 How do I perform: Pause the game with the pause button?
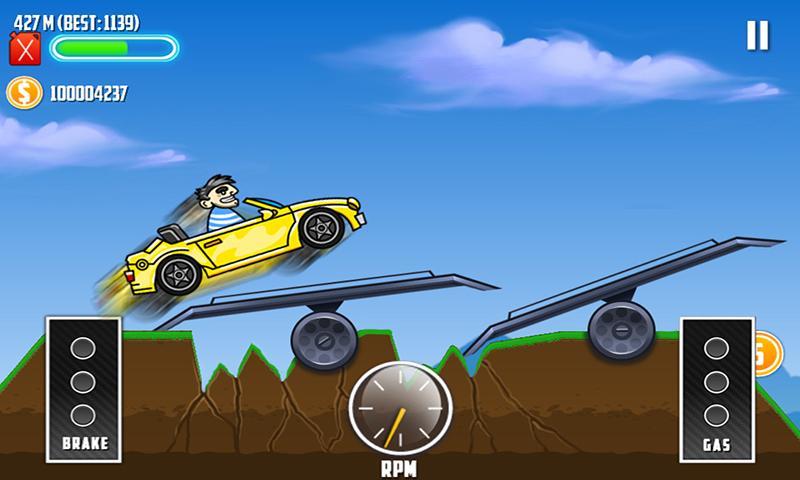pos(757,36)
